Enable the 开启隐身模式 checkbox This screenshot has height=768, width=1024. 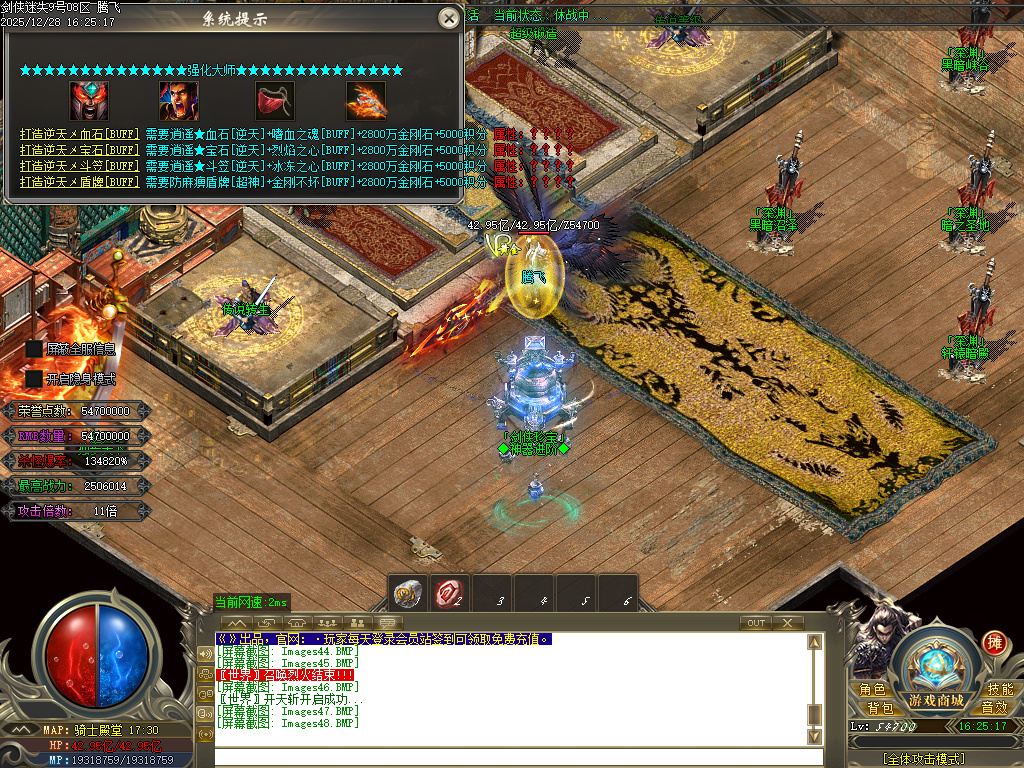tap(35, 379)
